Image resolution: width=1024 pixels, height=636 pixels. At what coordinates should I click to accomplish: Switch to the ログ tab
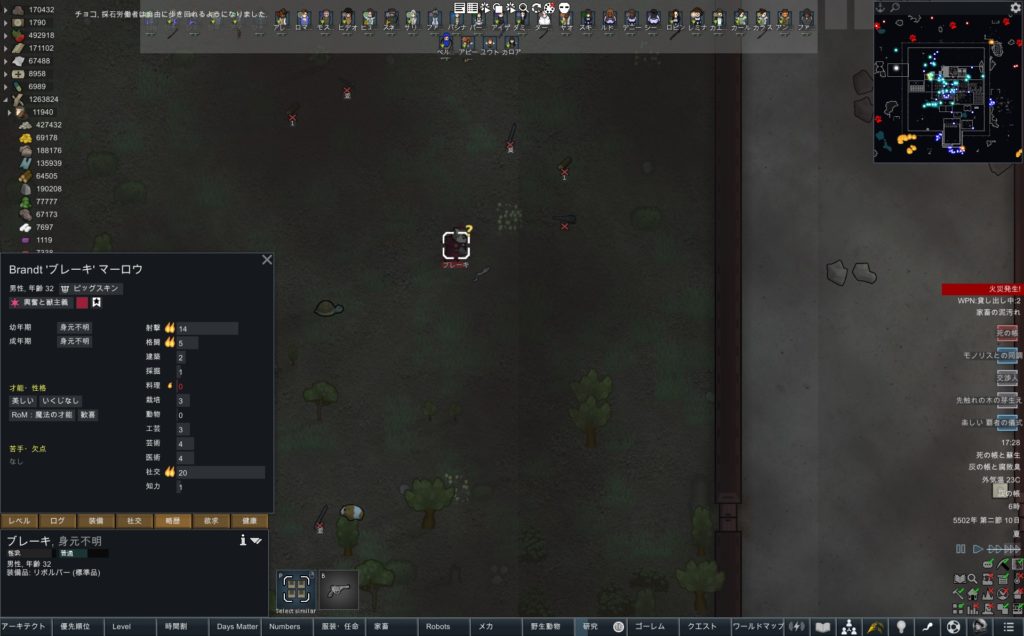[57, 521]
